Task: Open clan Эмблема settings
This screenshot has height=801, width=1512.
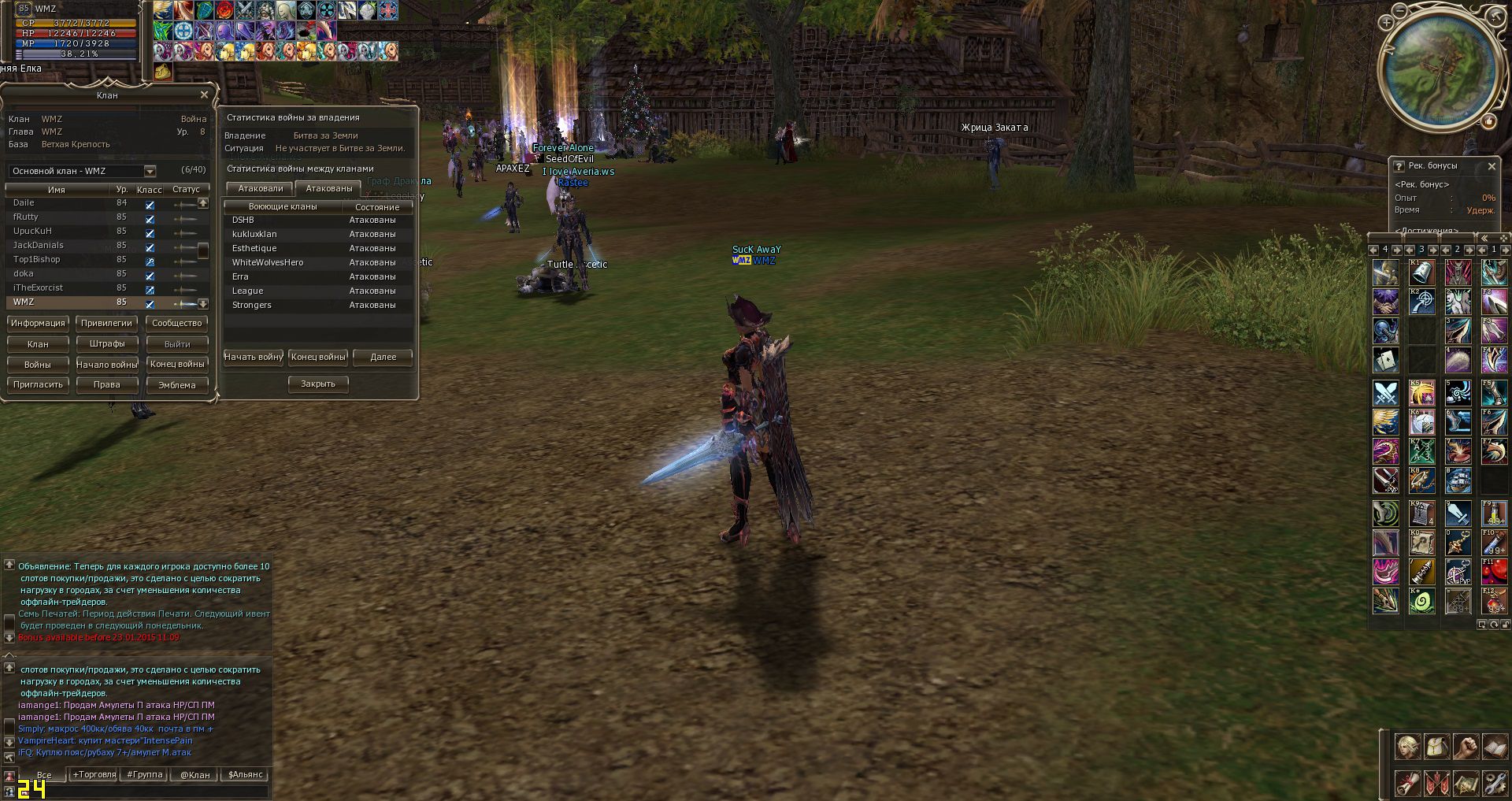Action: coord(176,385)
